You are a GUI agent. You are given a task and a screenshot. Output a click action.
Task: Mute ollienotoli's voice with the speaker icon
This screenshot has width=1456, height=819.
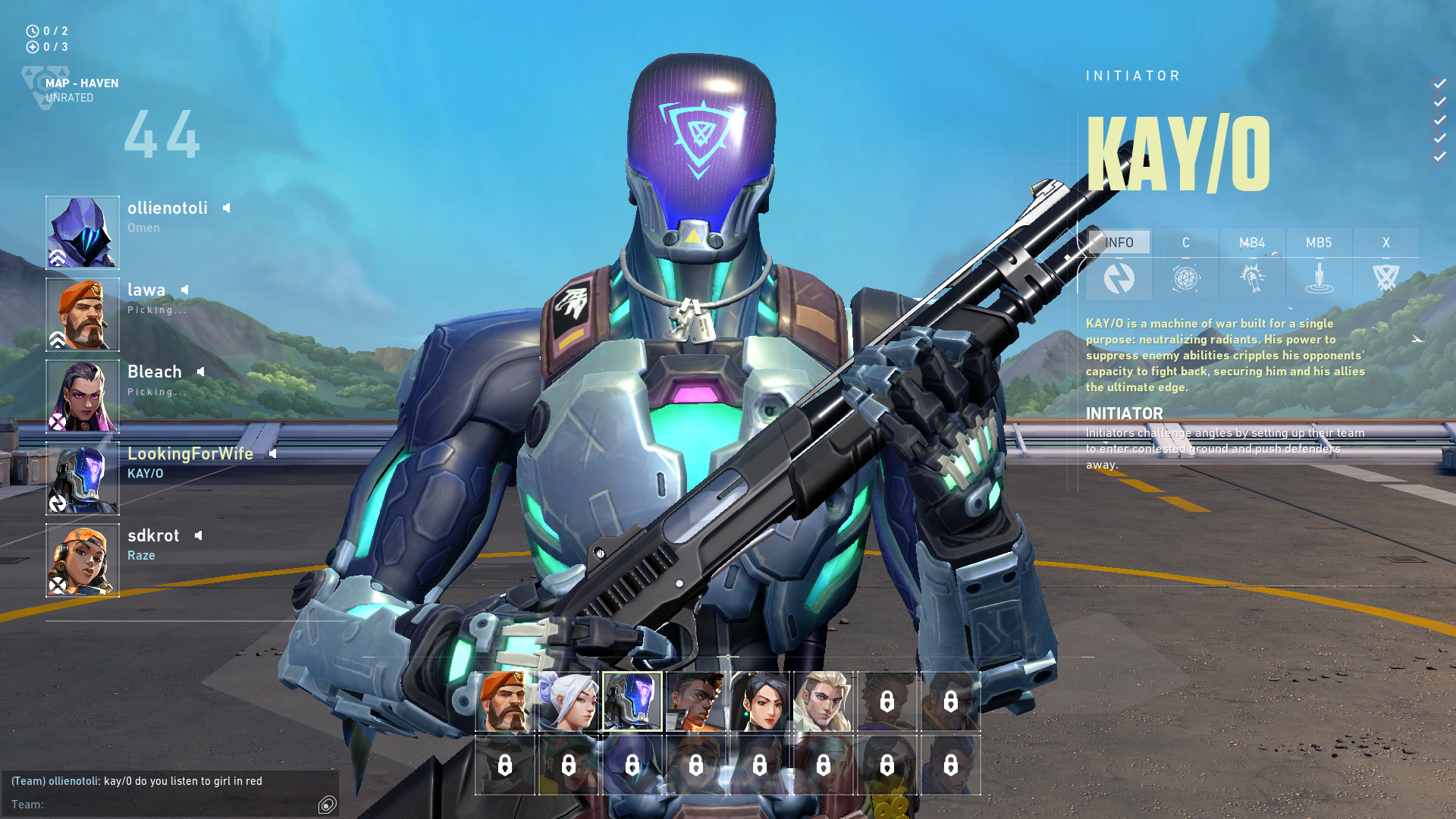[226, 208]
